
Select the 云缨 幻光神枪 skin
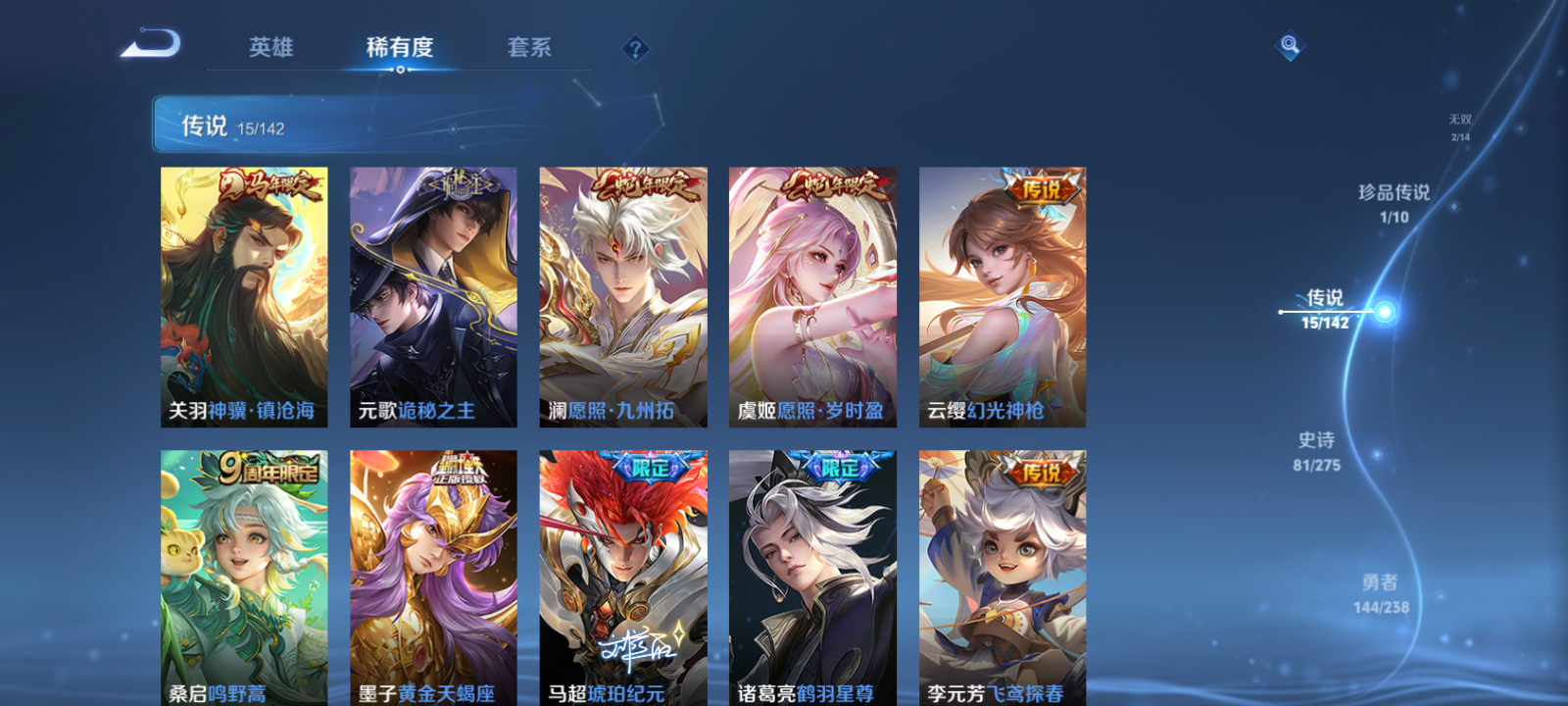click(x=1000, y=294)
